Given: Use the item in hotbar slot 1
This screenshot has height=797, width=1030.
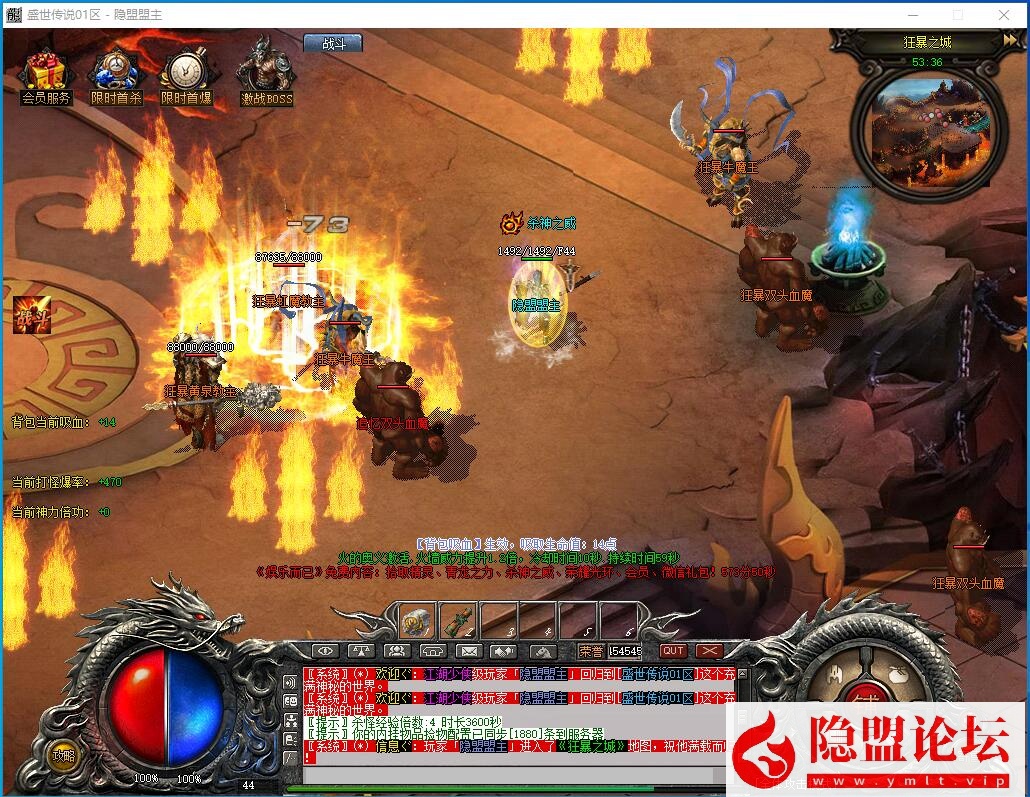Looking at the screenshot, I should (418, 621).
